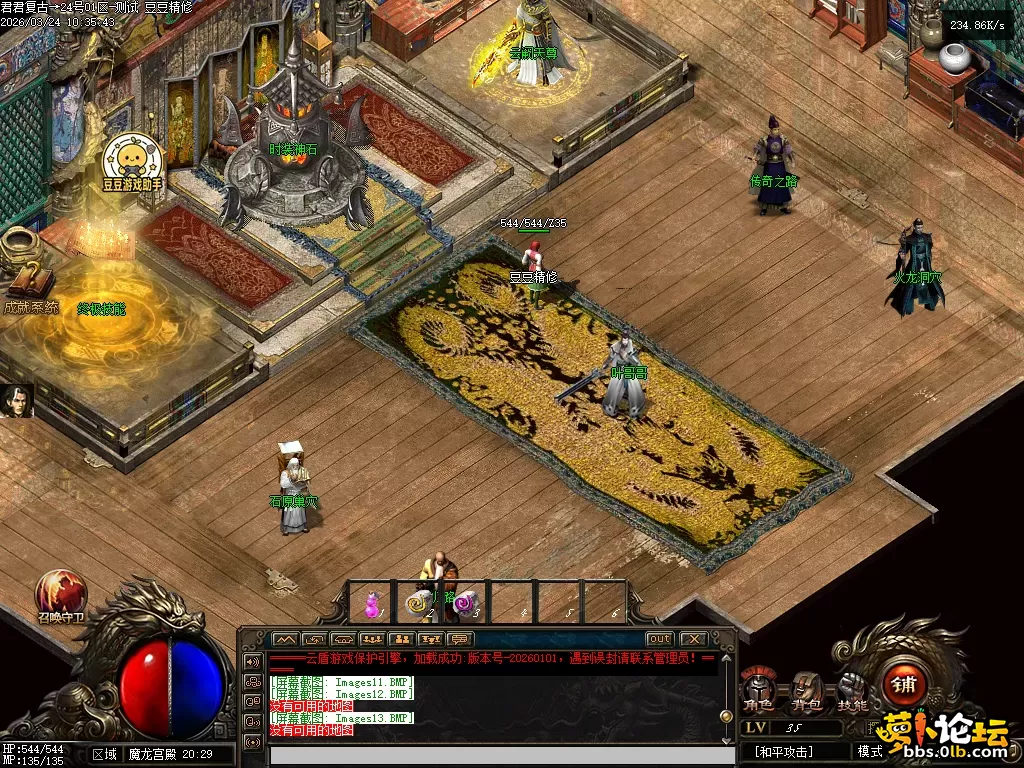Close the chat panel with X
1024x768 pixels.
tap(693, 639)
